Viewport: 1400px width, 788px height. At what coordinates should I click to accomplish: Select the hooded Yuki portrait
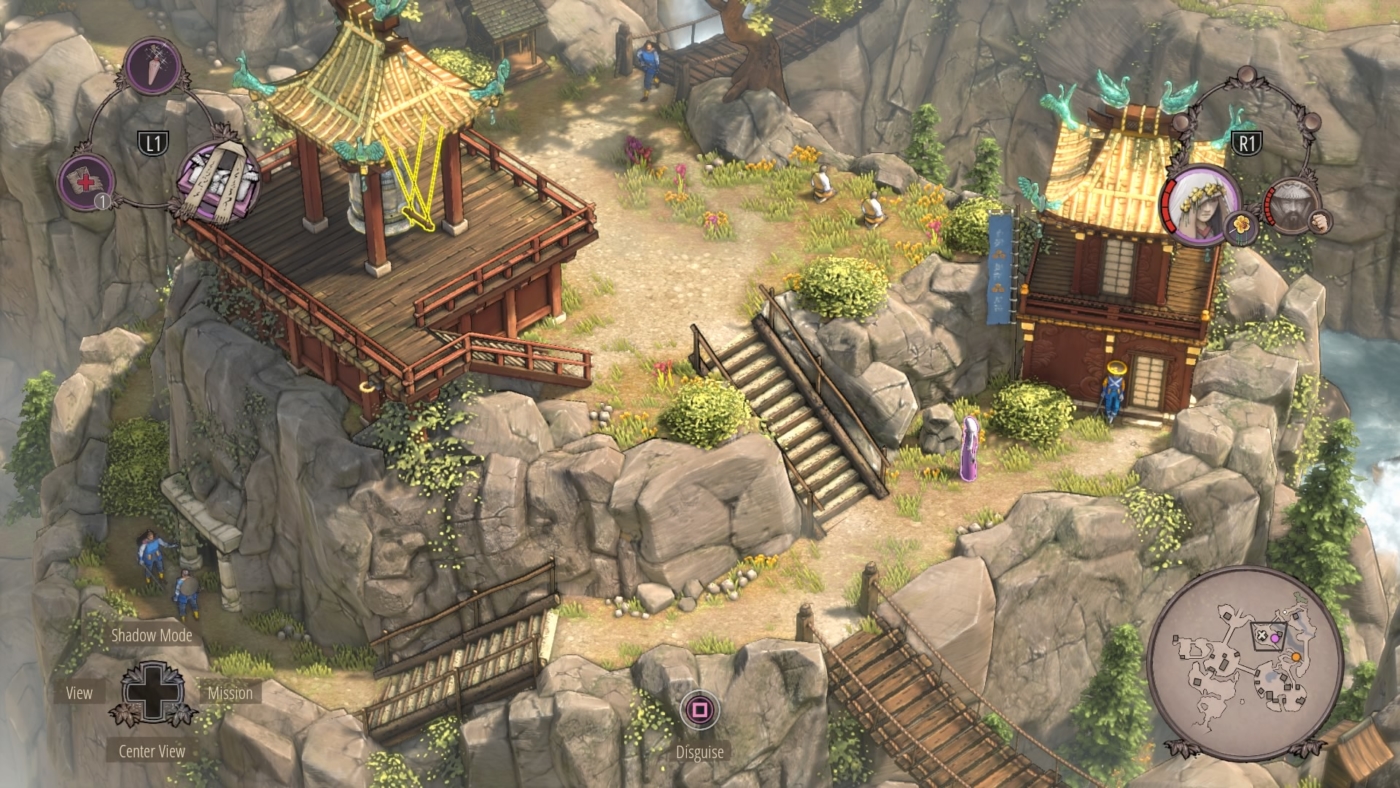1200,205
